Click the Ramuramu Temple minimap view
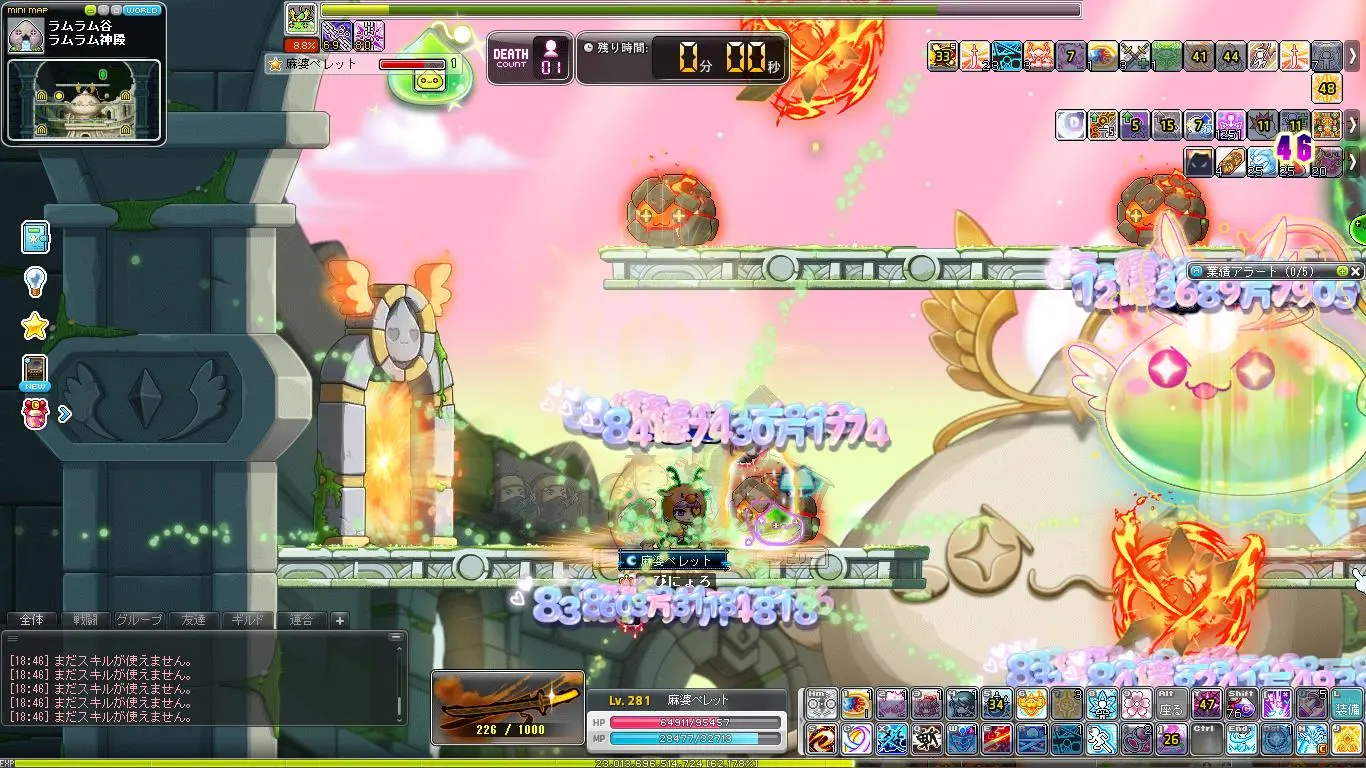 tap(84, 100)
